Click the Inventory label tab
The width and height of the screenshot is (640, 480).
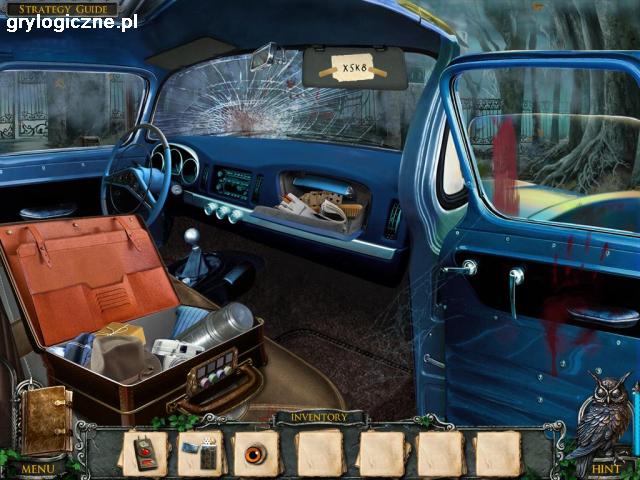coord(319,417)
